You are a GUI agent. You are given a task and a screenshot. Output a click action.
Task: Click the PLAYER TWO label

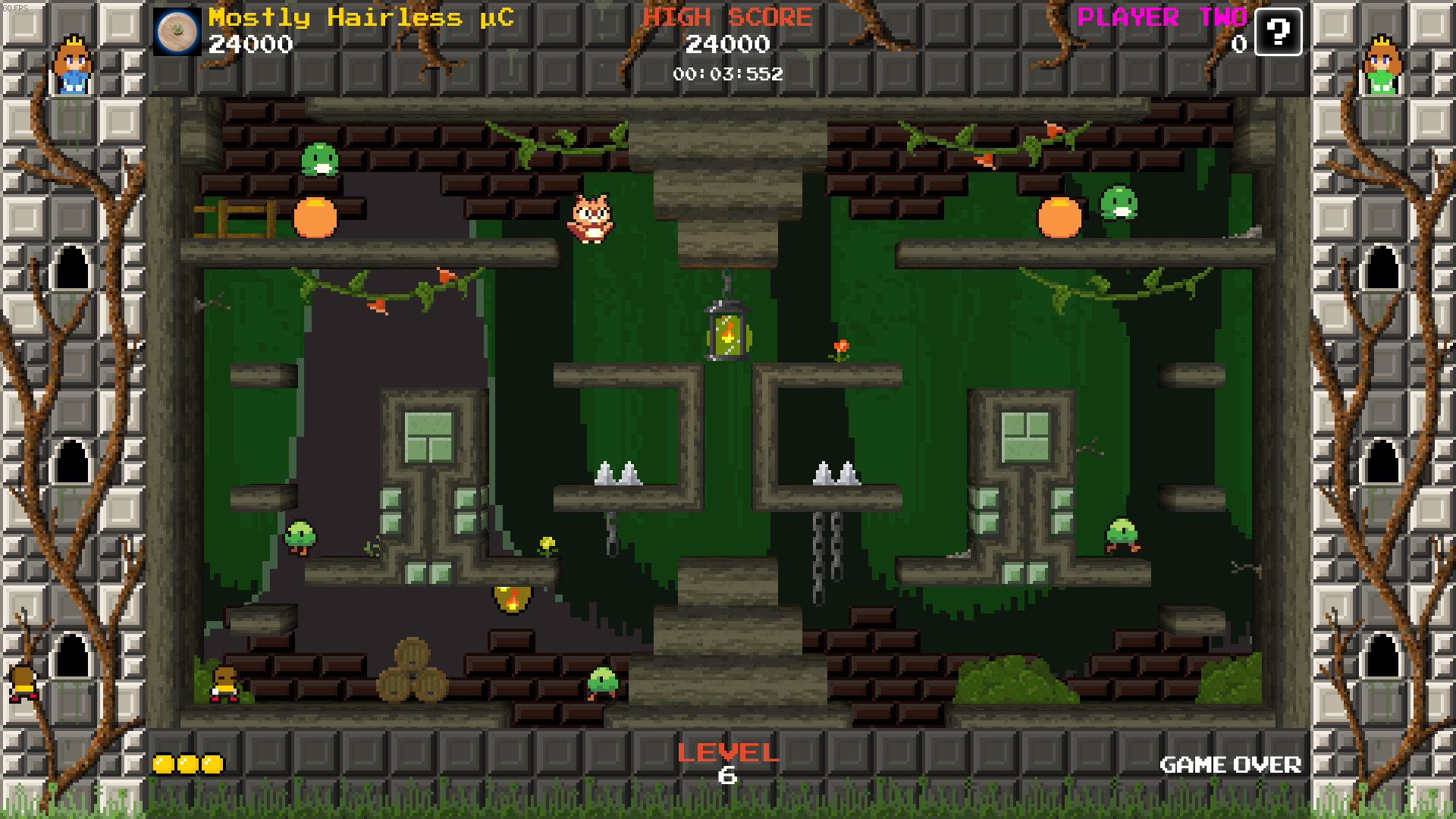point(1163,17)
